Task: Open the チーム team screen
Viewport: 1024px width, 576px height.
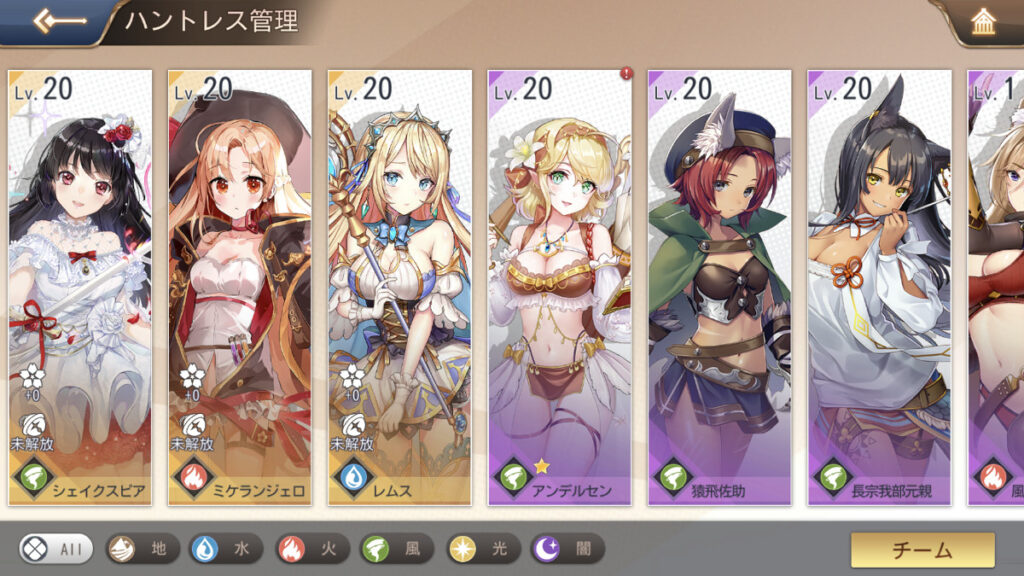Action: pyautogui.click(x=922, y=549)
